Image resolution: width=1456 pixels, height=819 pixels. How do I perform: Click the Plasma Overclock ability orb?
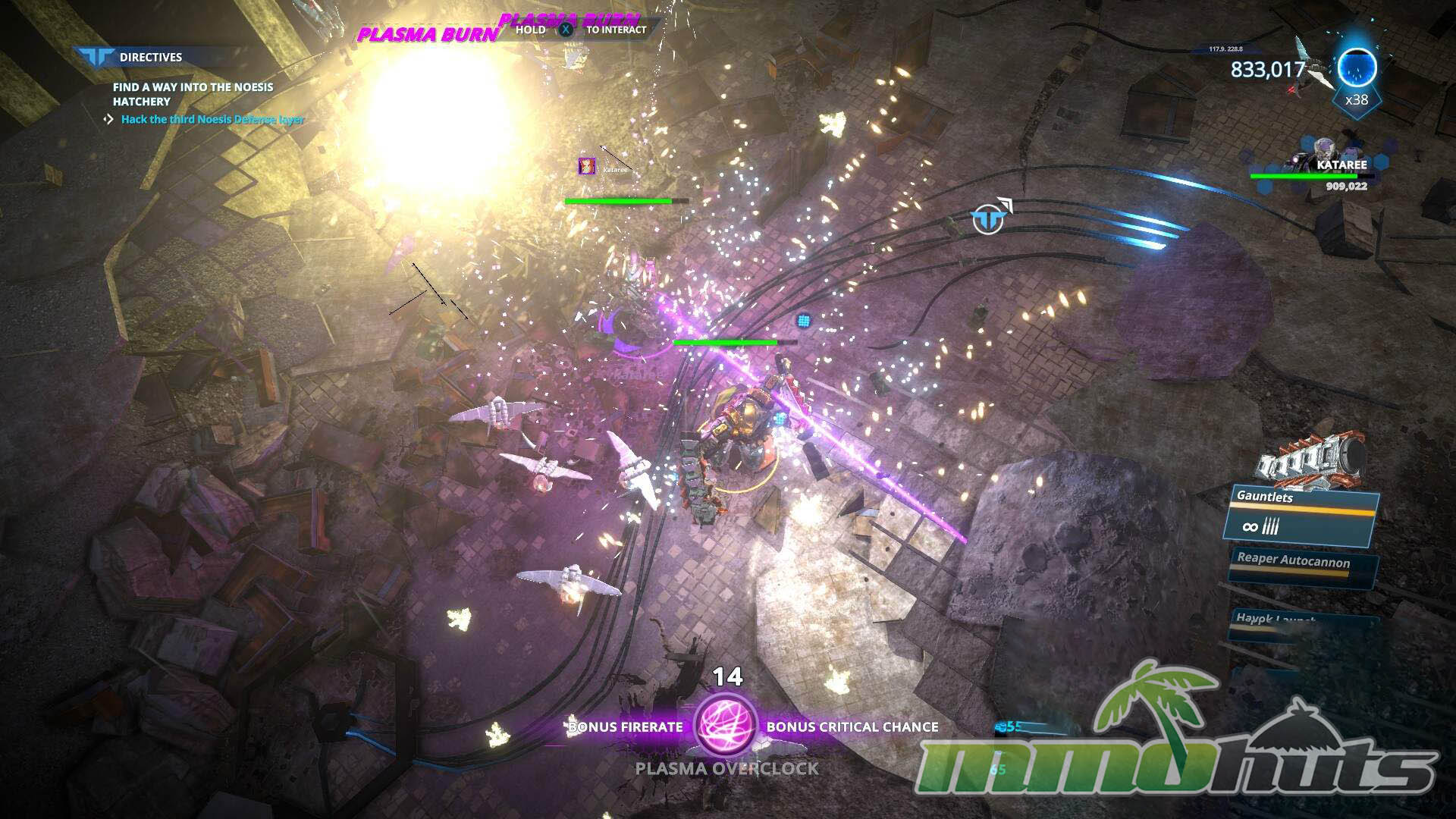coord(726,726)
